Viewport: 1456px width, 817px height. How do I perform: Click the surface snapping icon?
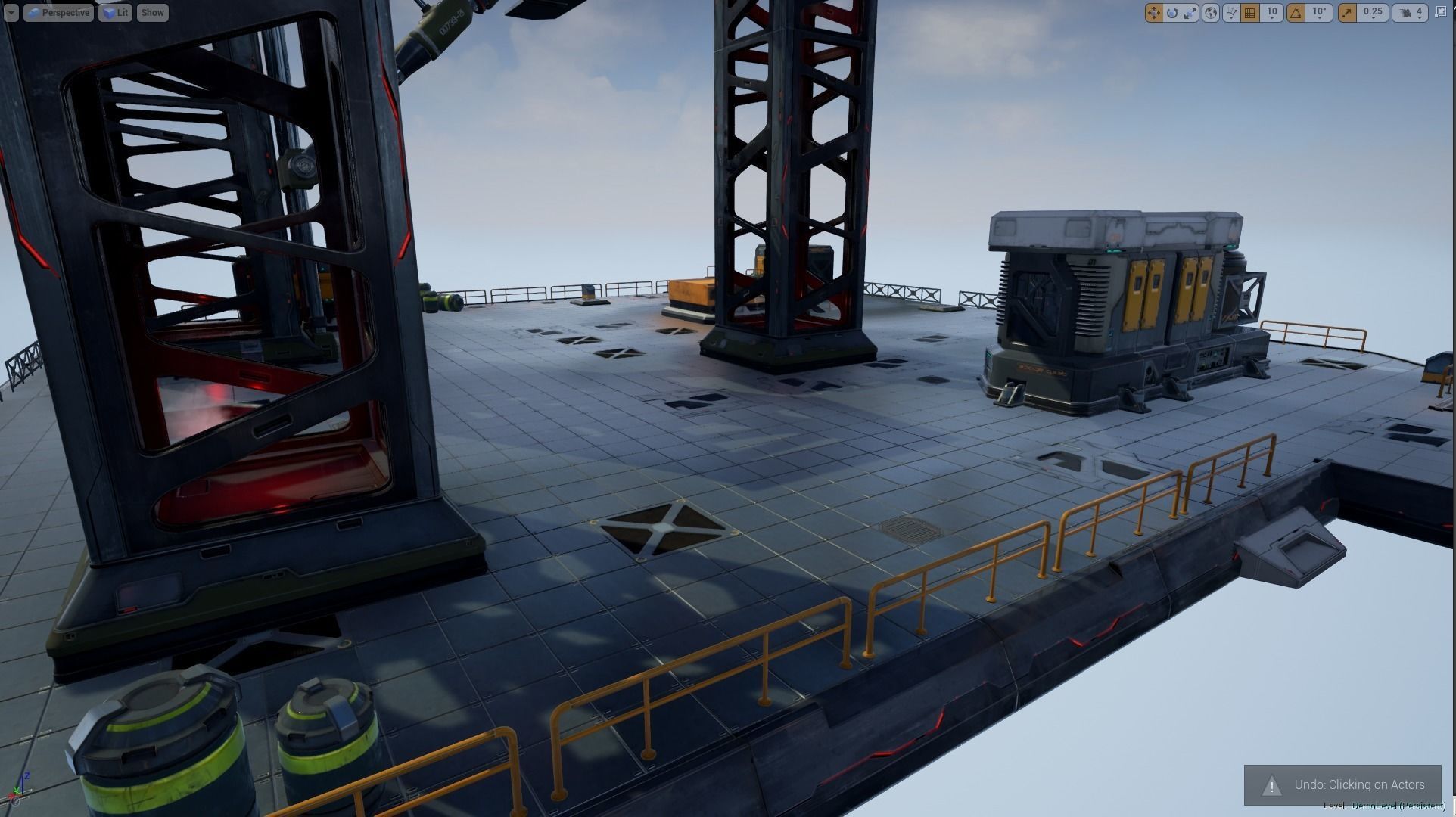[x=1232, y=12]
